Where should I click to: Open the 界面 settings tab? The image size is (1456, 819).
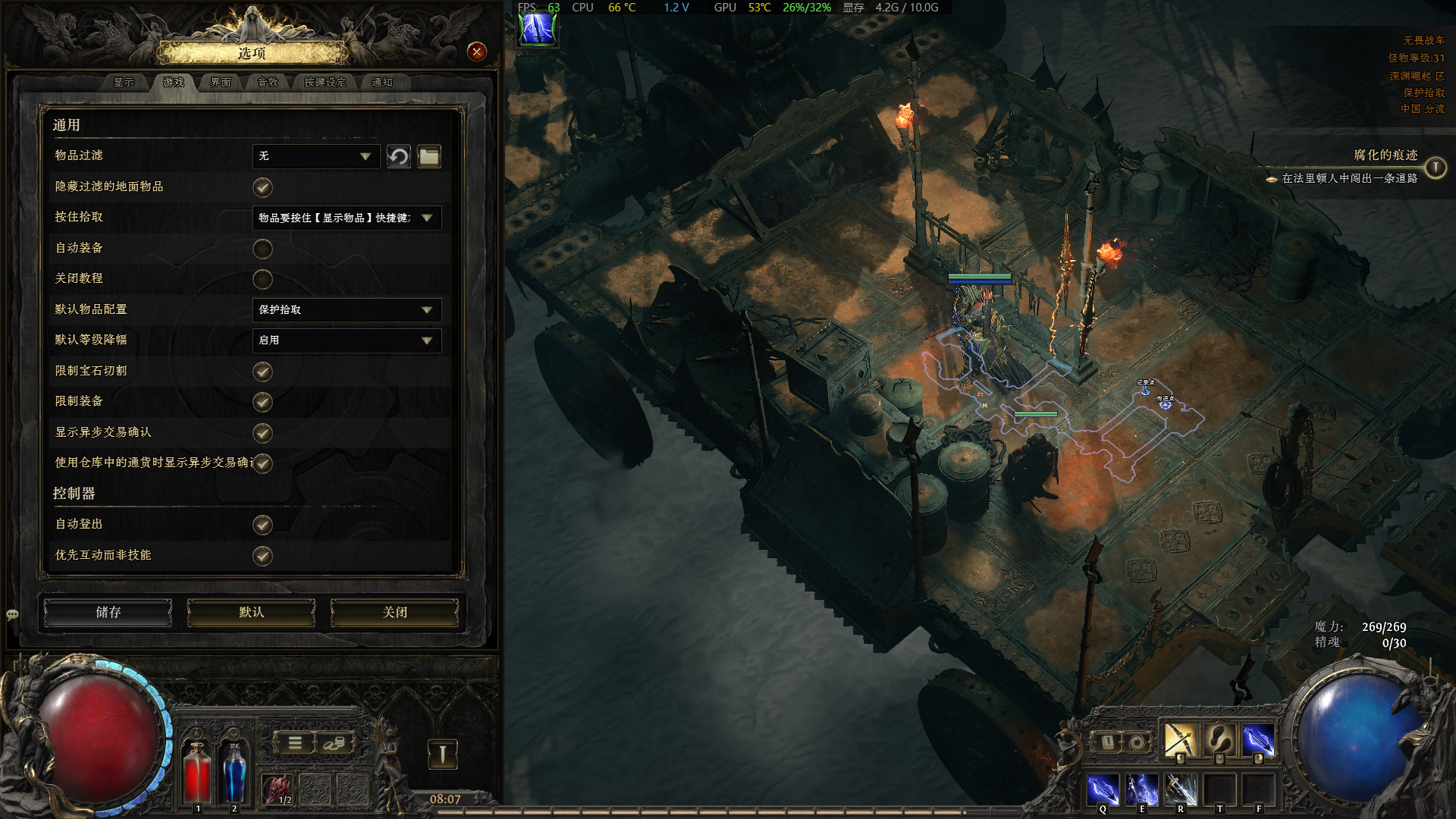click(x=220, y=82)
